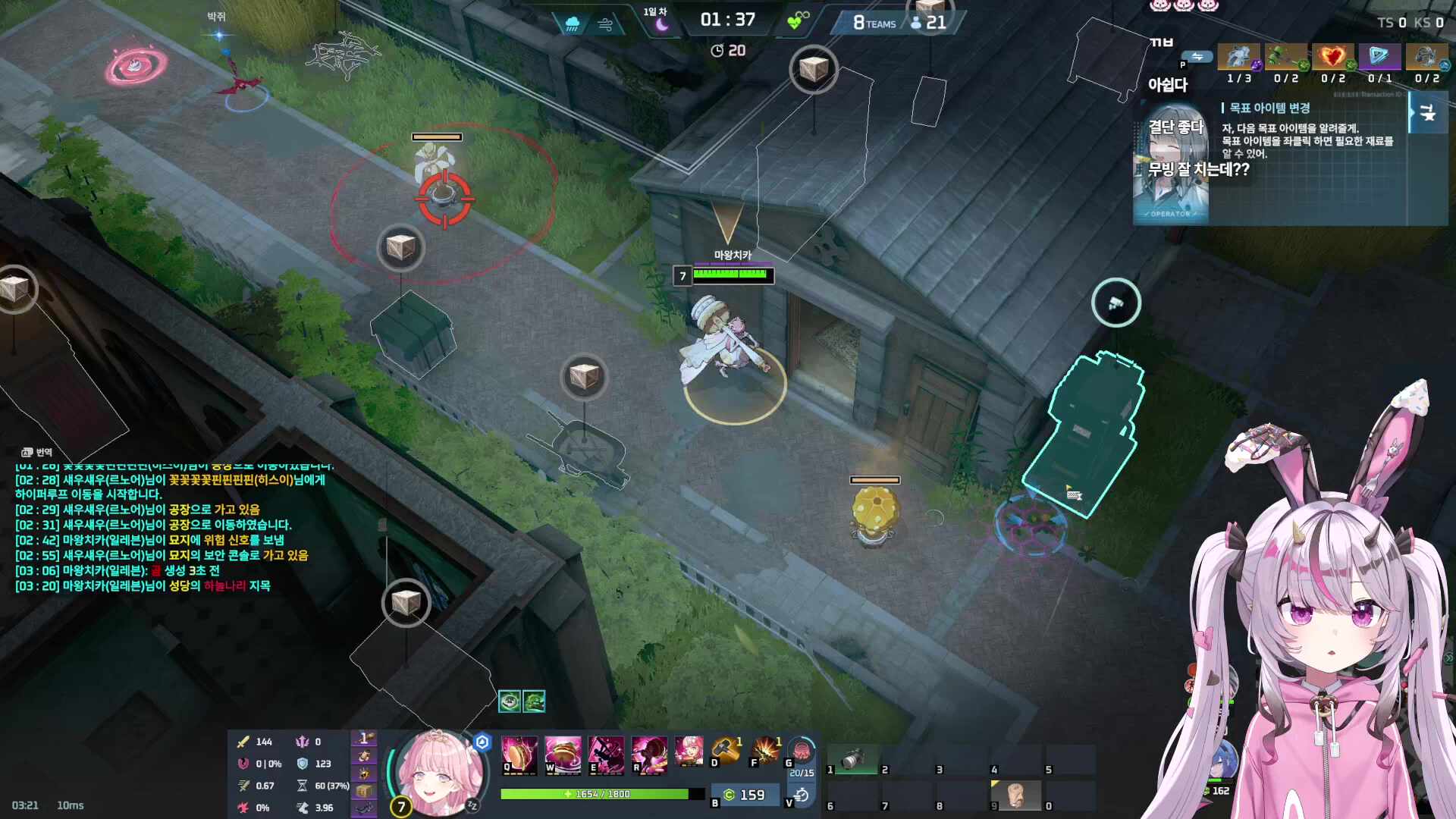Click the 21 players counter tab
This screenshot has height=819, width=1456.
coord(931,21)
